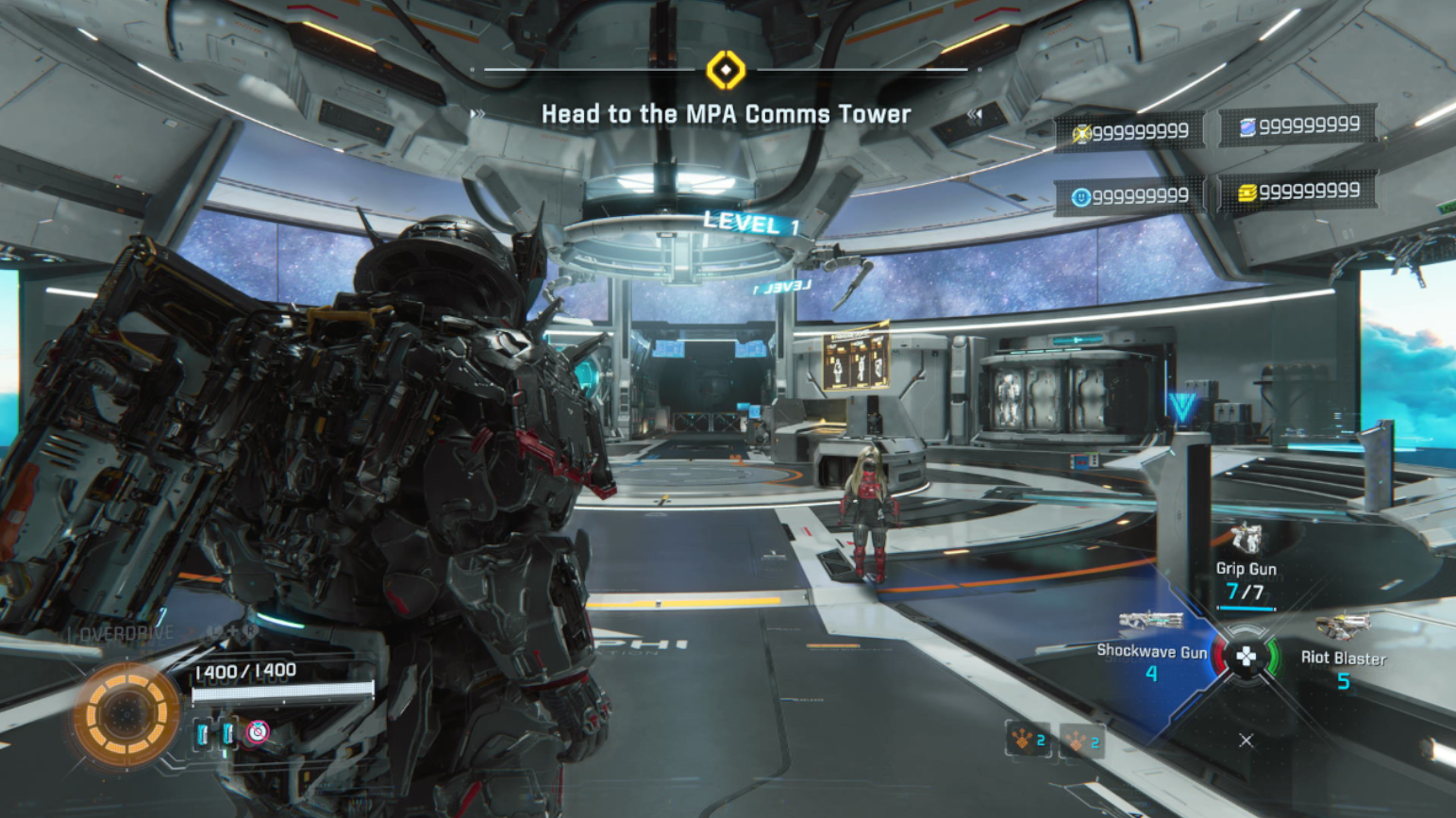Choose the empty weapon slot marked X
The height and width of the screenshot is (818, 1456).
(x=1246, y=741)
